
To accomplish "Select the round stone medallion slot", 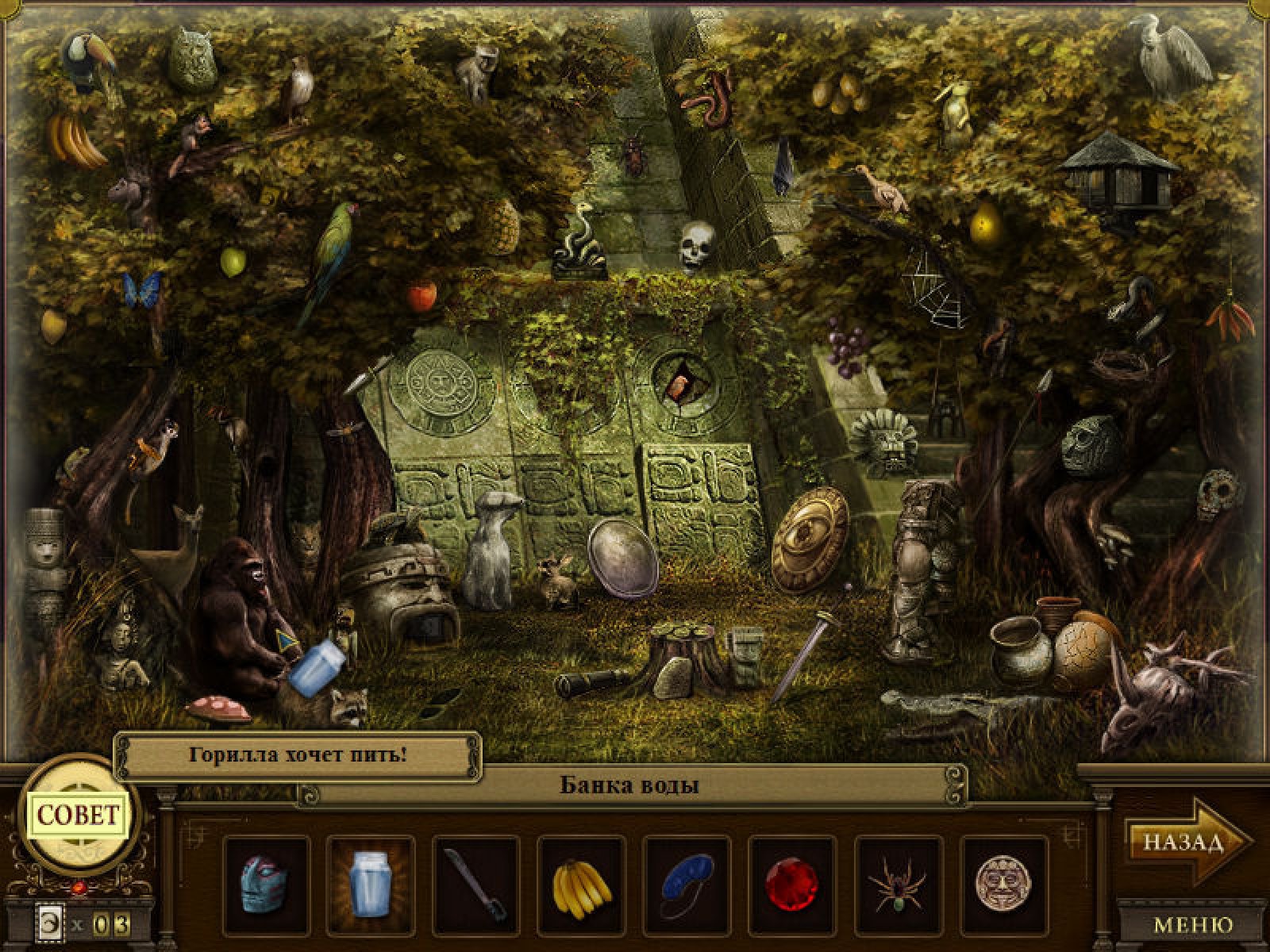I will [1003, 885].
